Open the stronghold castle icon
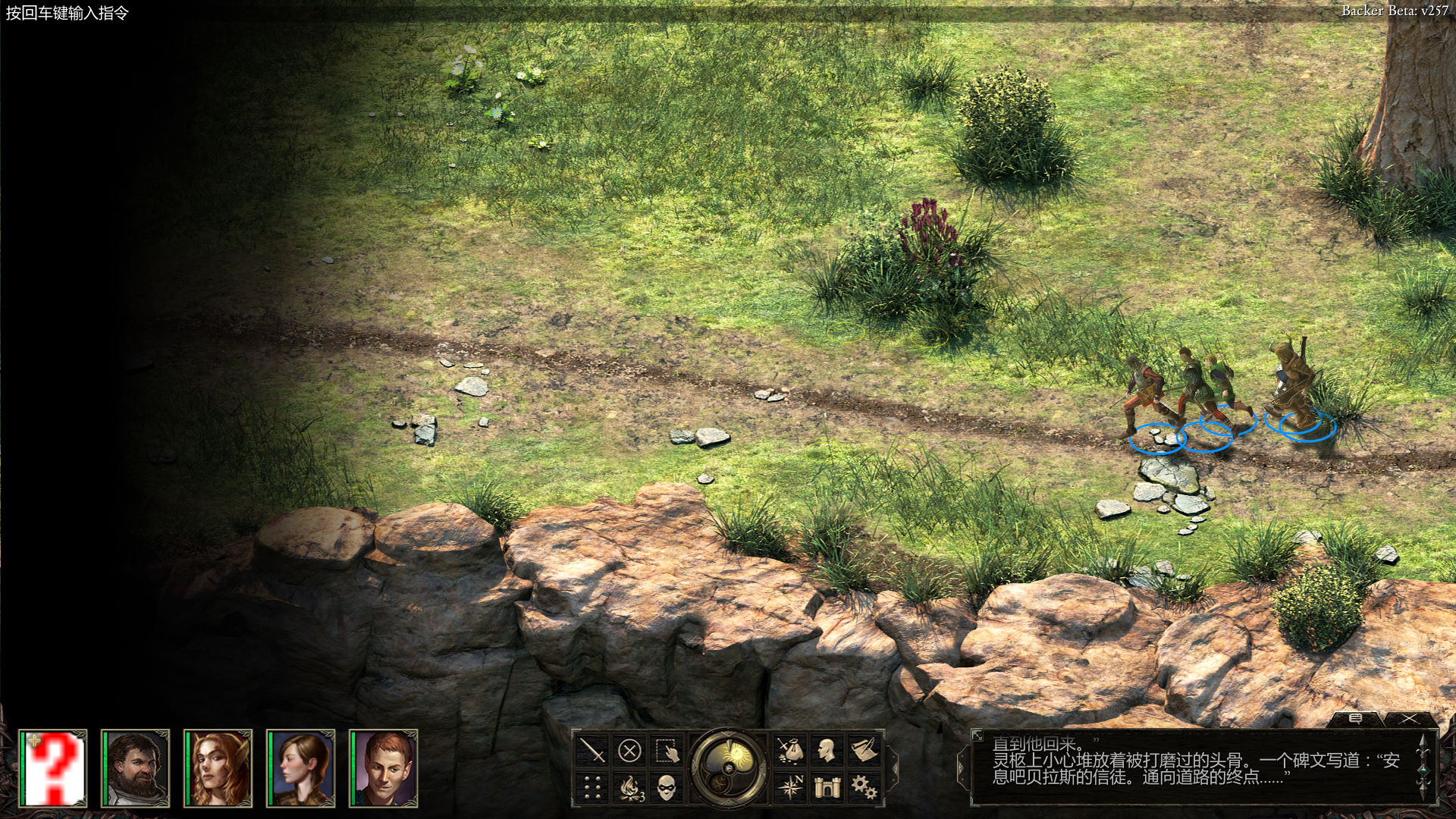The width and height of the screenshot is (1456, 819). [827, 787]
